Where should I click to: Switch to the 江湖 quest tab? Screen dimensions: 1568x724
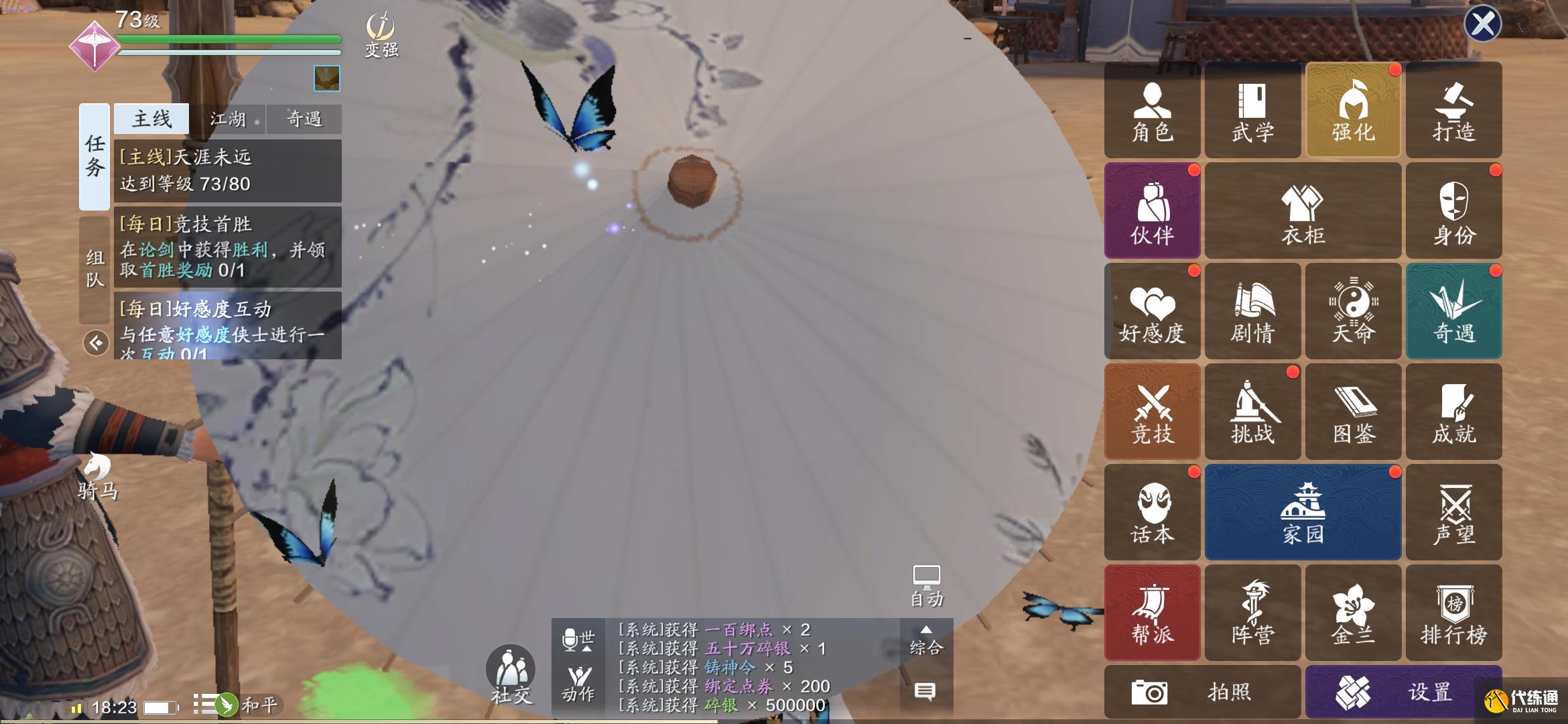point(228,119)
